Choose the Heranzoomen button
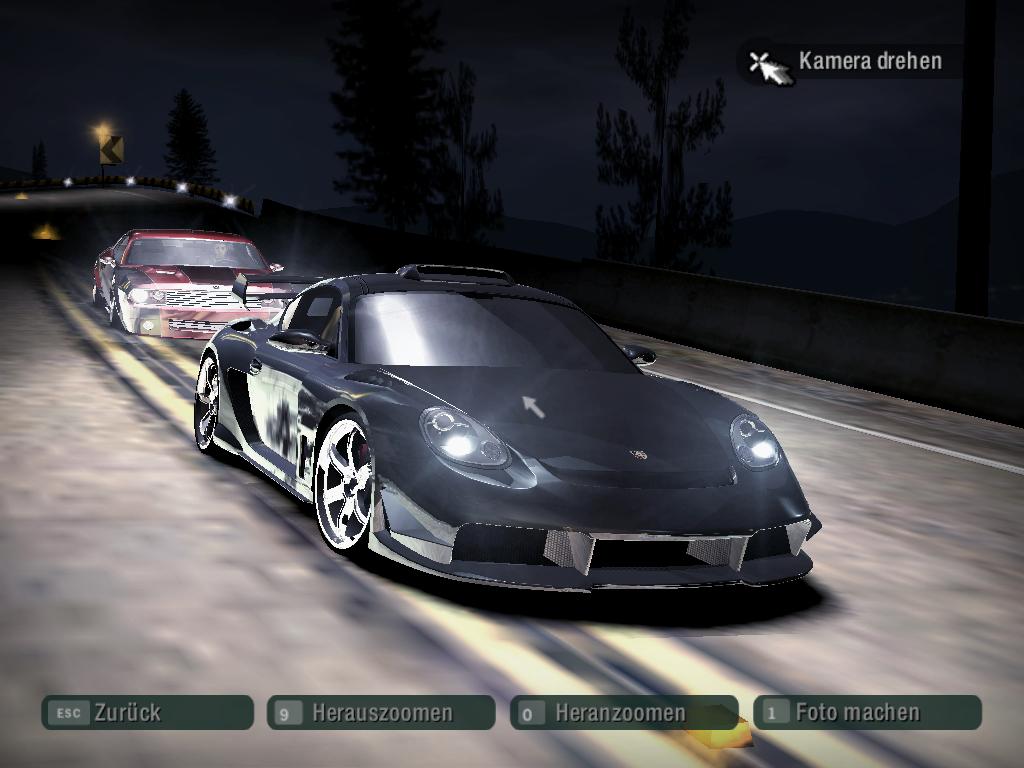 [x=623, y=713]
